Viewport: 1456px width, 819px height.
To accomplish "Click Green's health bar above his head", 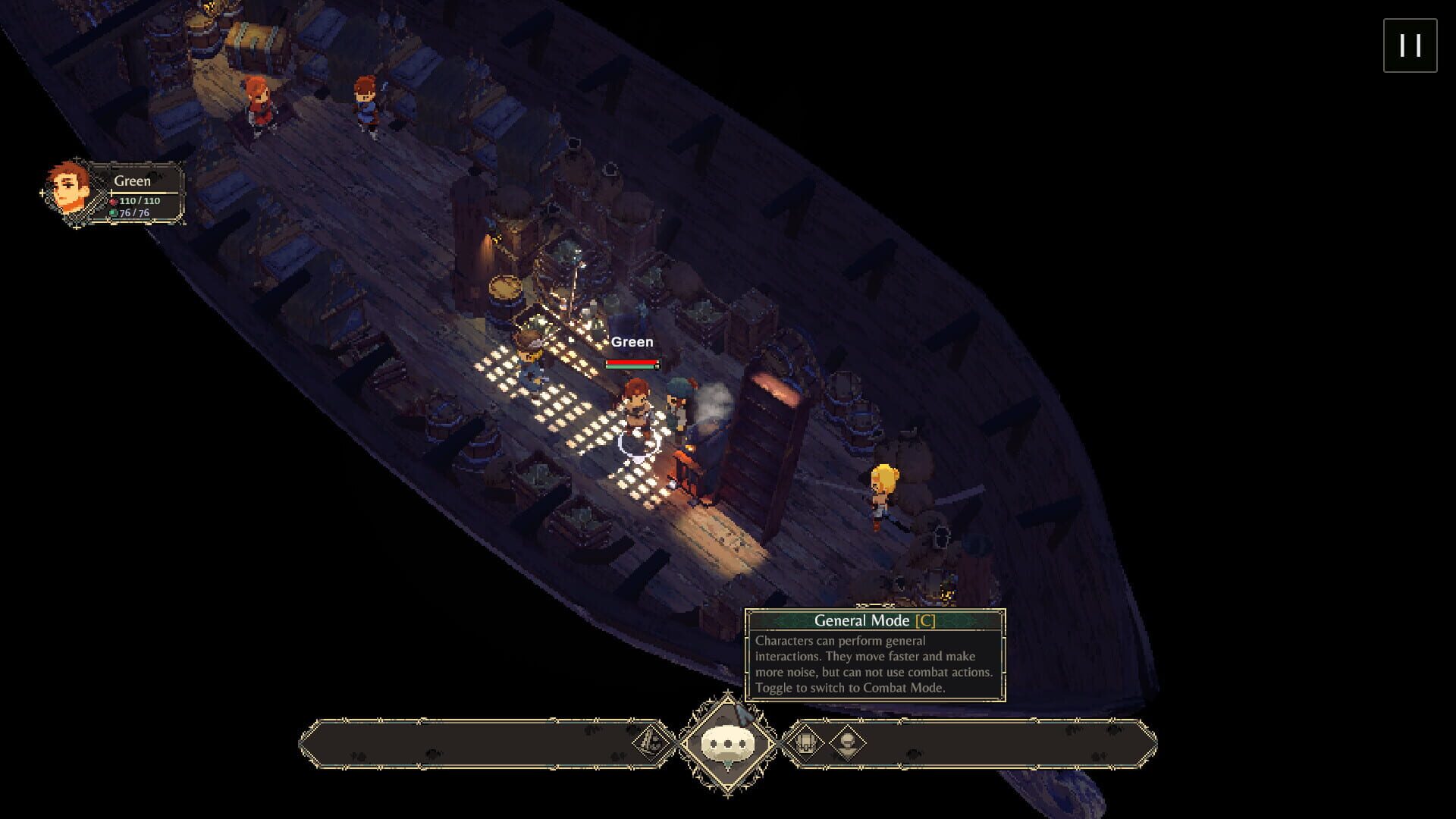I will point(632,362).
